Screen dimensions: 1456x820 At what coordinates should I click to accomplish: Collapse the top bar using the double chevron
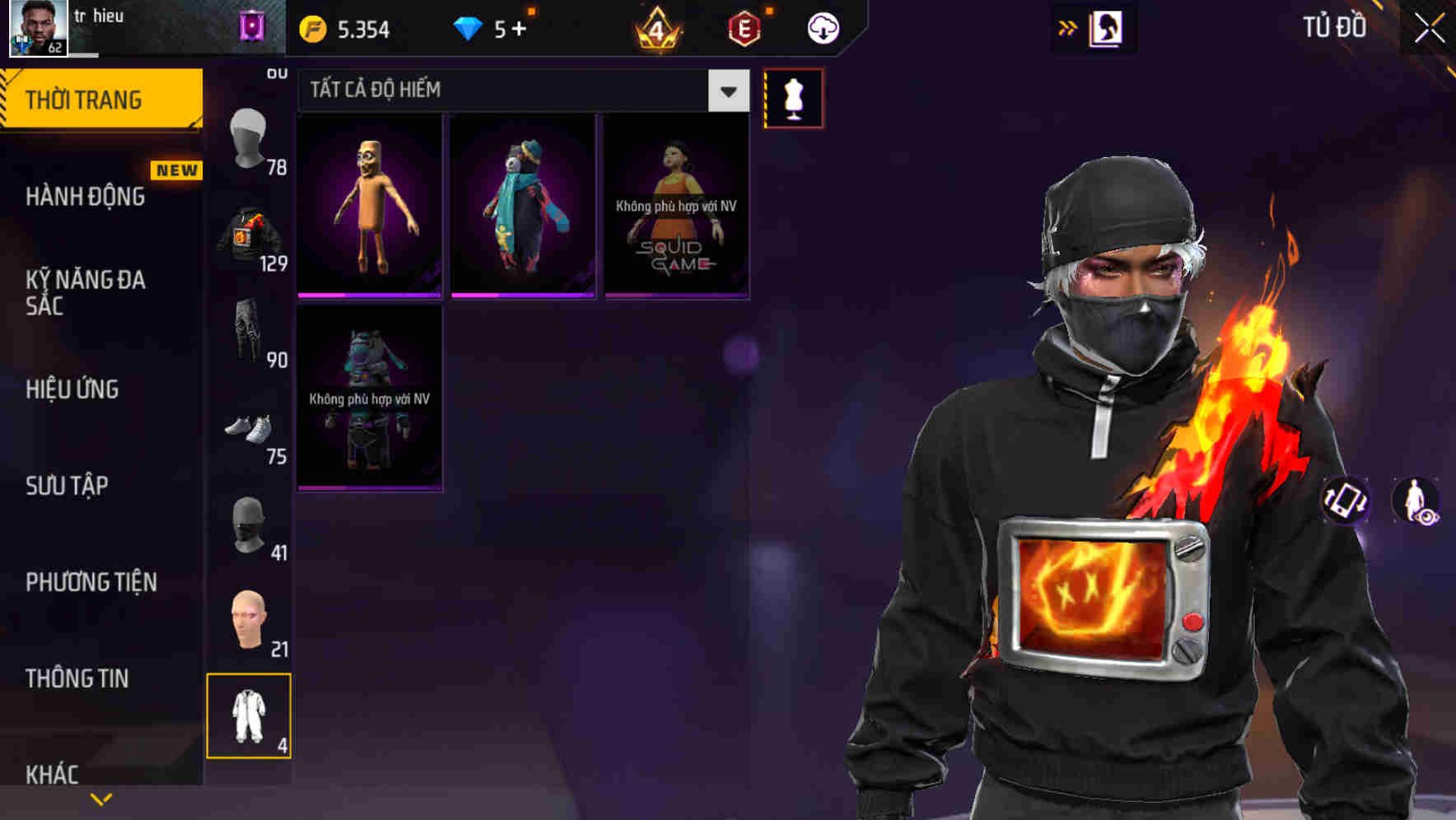click(1068, 27)
